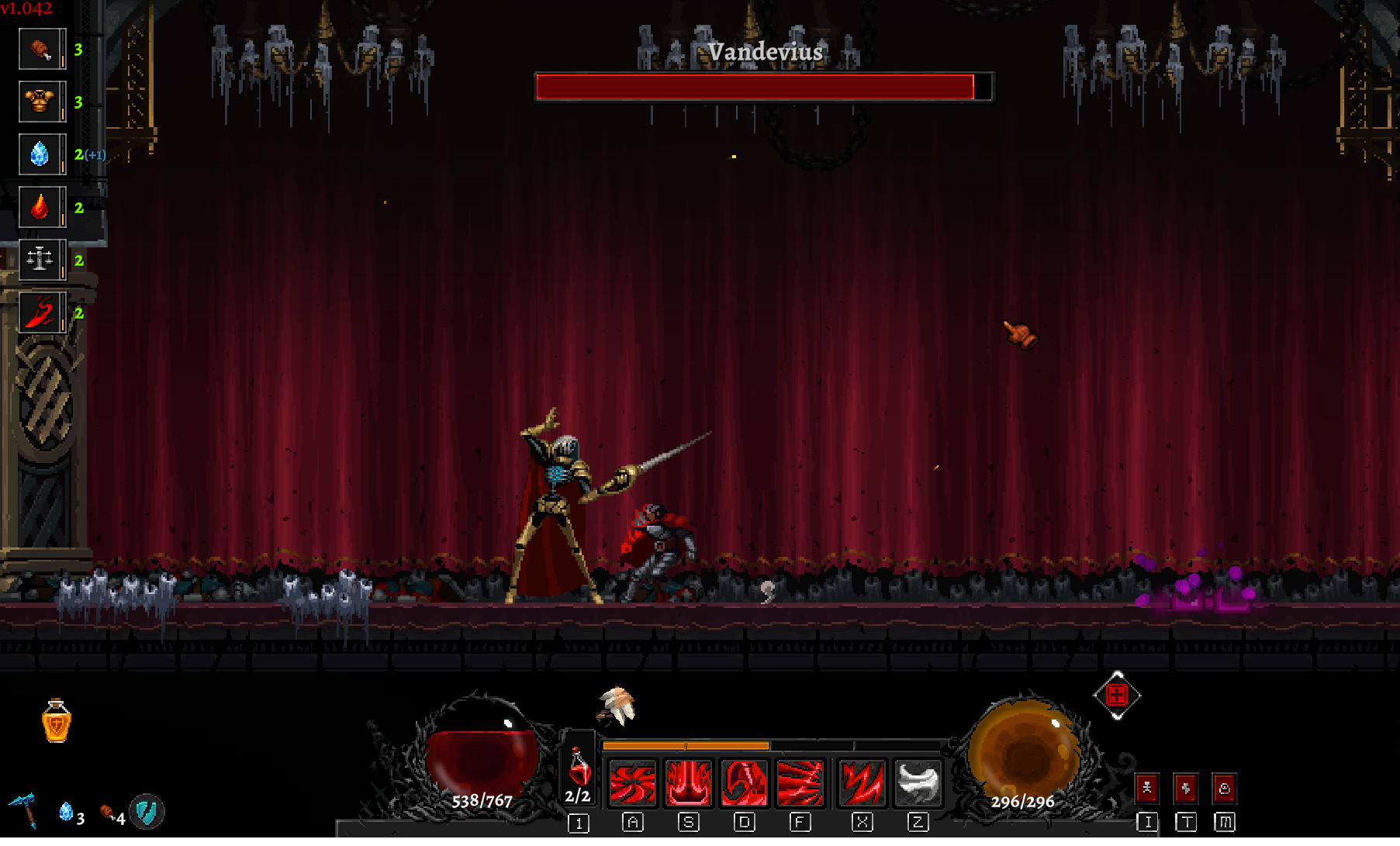Click the red diamond plus icon

[1117, 695]
